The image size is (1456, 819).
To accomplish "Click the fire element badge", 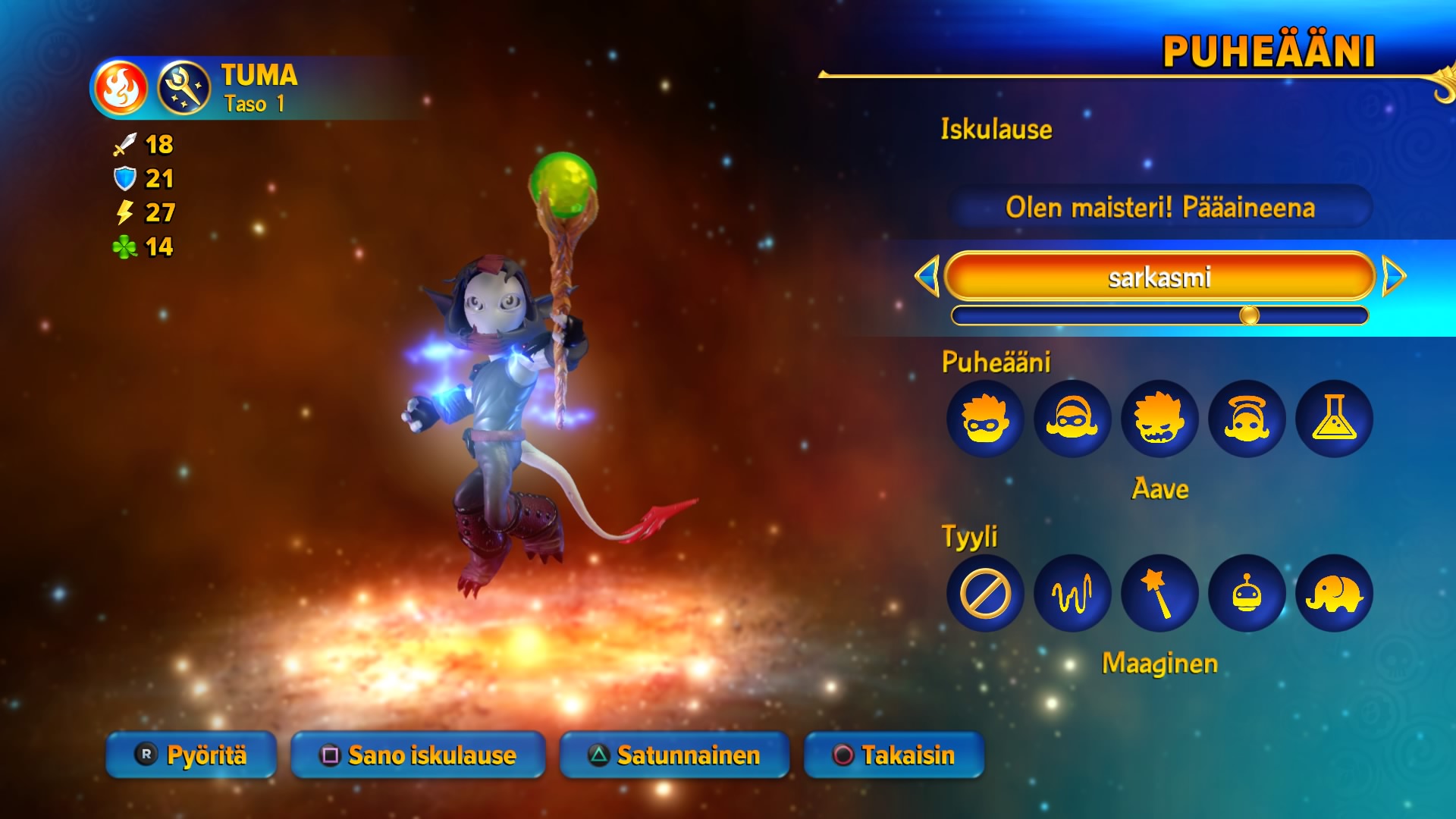I will coord(121,88).
